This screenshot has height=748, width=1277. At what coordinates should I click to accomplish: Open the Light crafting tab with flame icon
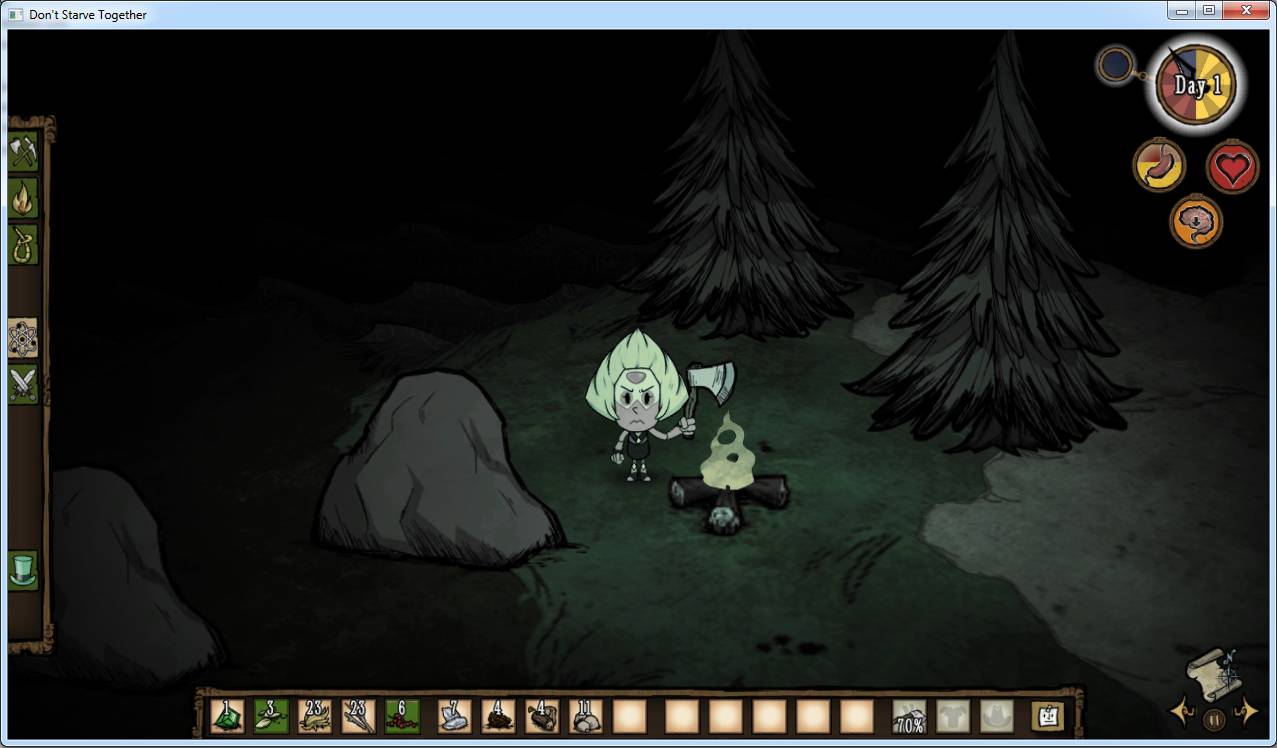tap(22, 198)
